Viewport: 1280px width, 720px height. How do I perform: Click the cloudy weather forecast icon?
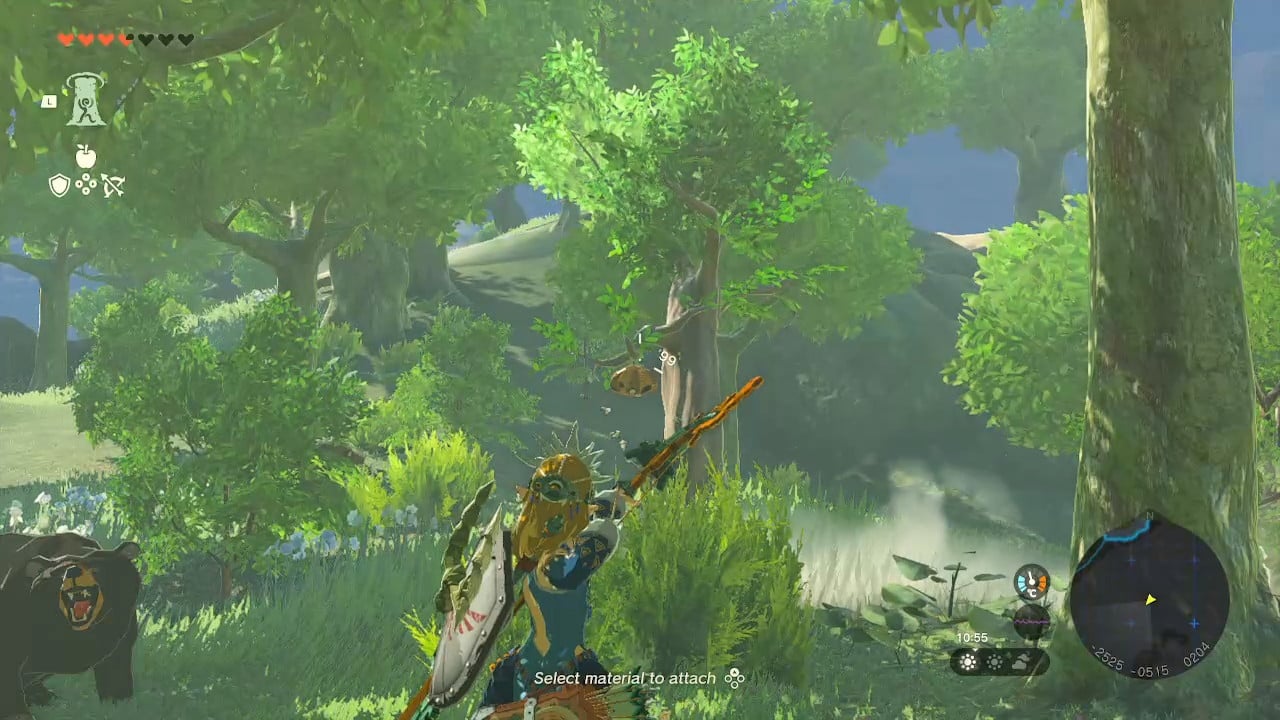[x=1021, y=660]
